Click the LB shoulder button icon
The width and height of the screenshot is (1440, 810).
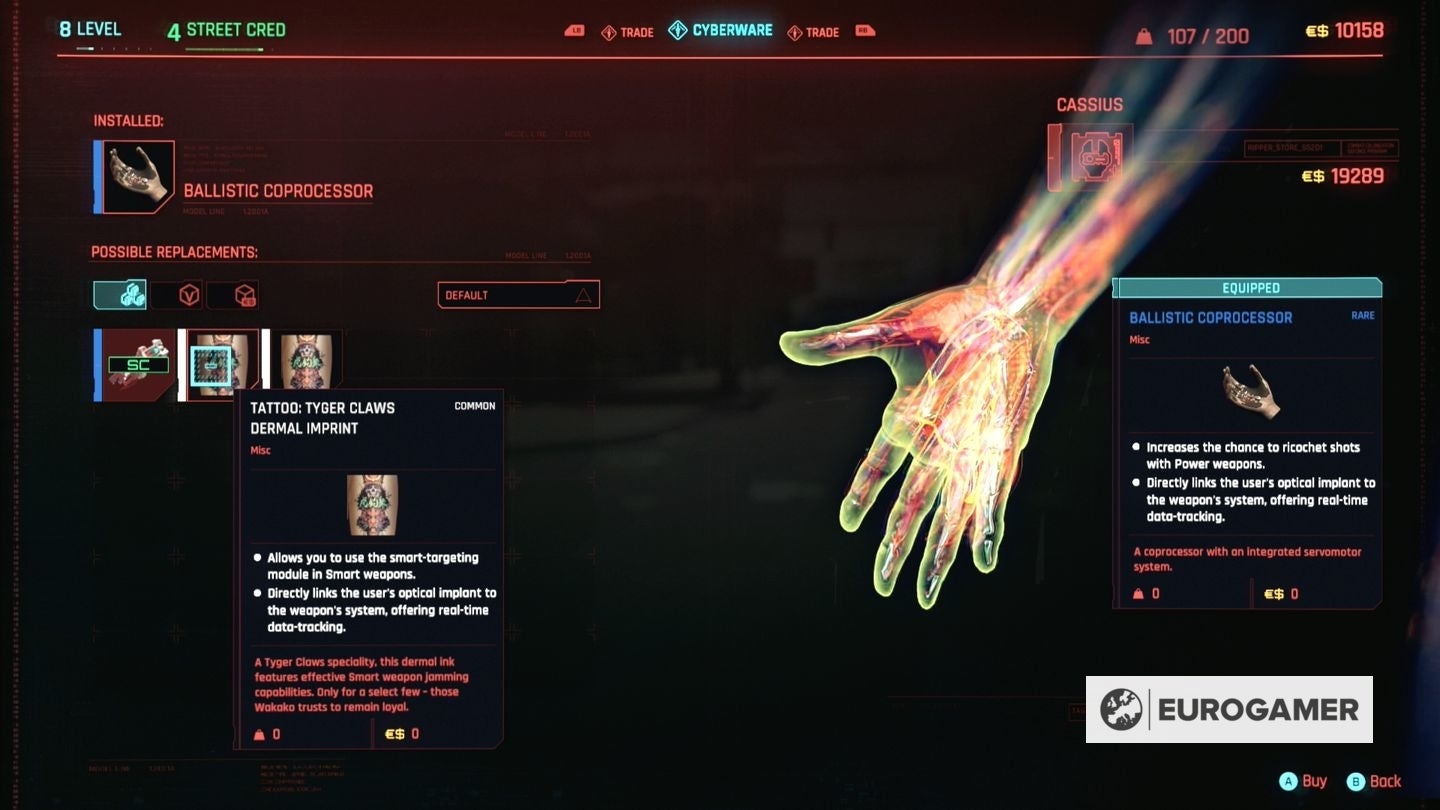click(575, 31)
